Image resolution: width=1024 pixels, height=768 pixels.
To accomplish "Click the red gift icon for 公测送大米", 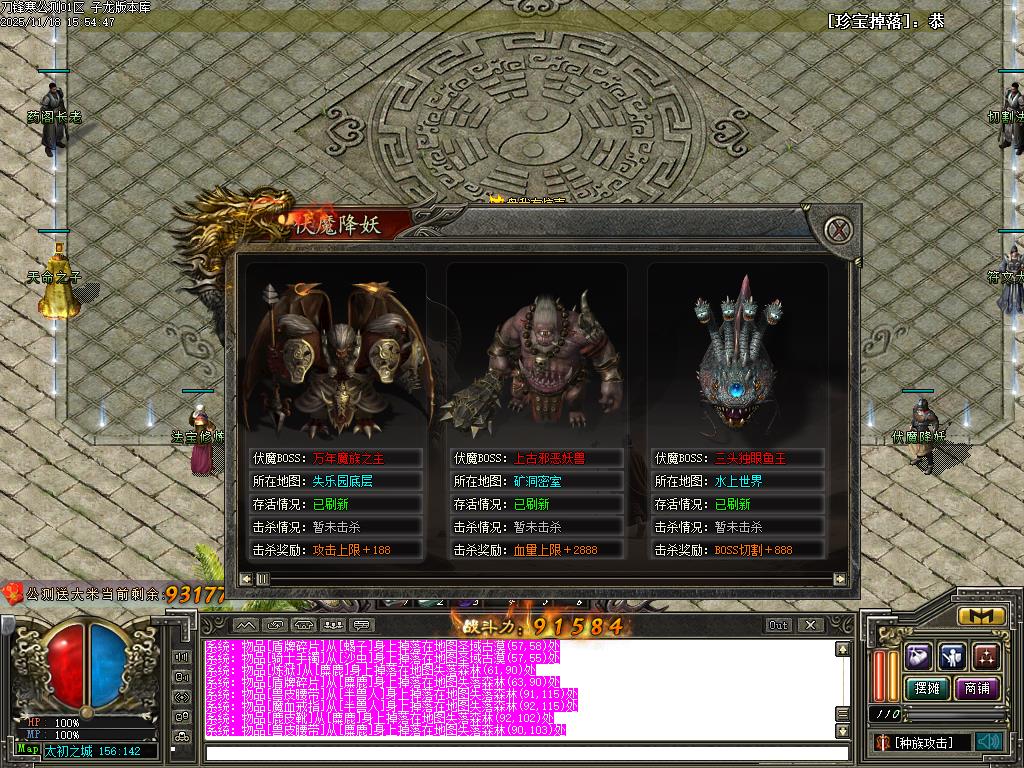I will [13, 594].
